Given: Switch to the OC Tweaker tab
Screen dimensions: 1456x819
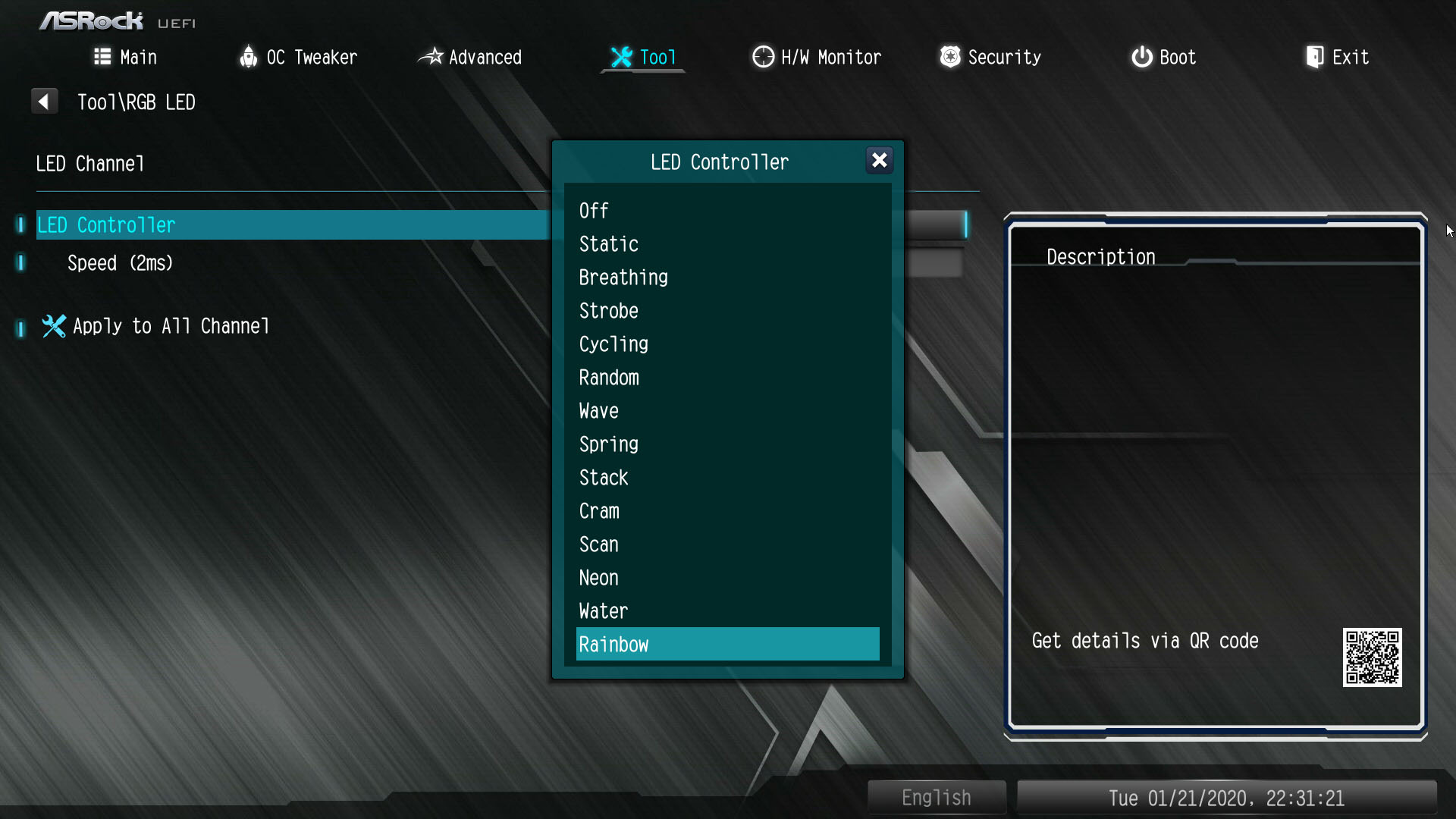Looking at the screenshot, I should 298,58.
